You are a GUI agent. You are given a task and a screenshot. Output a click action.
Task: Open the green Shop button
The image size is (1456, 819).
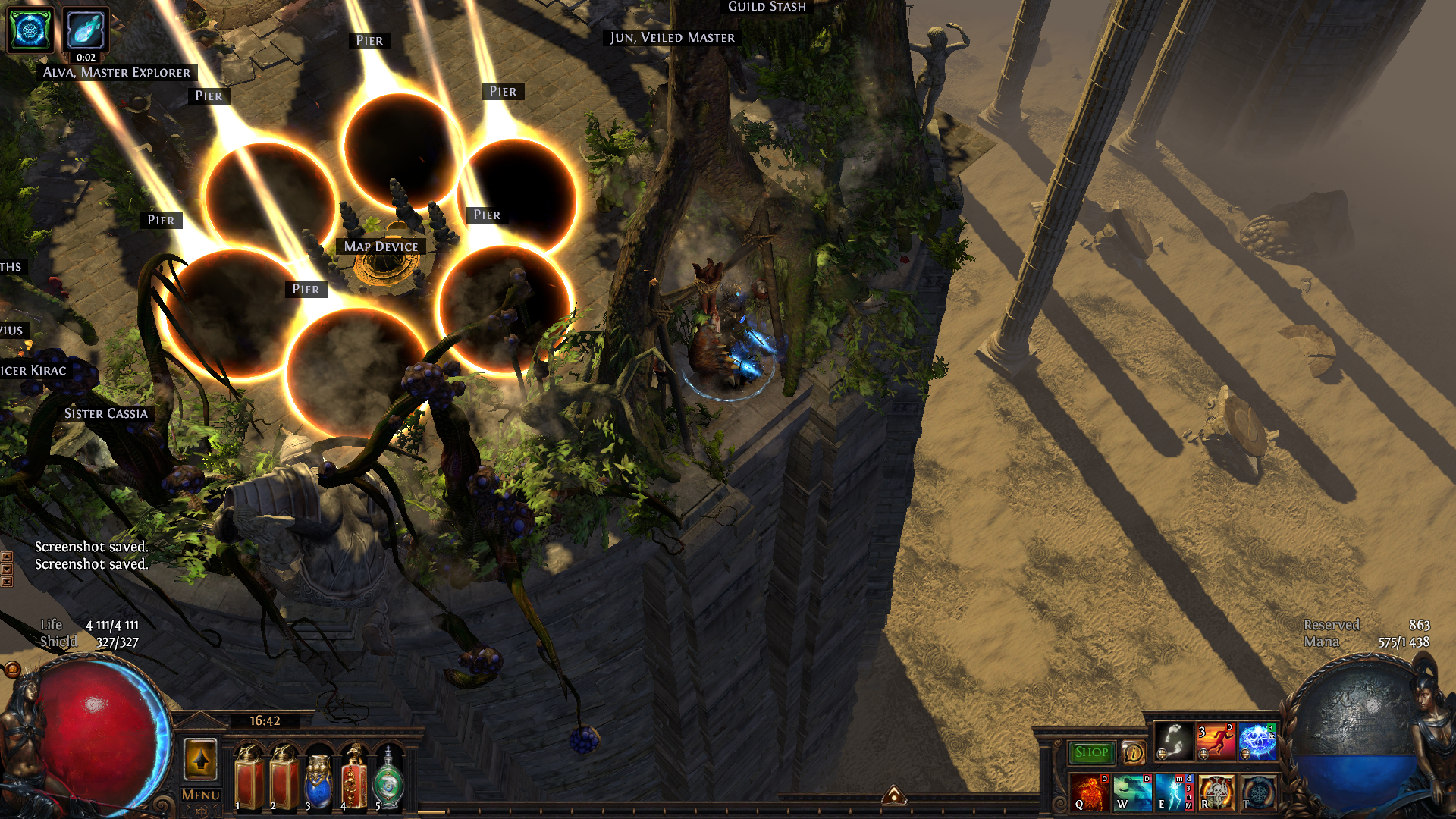[x=1091, y=752]
